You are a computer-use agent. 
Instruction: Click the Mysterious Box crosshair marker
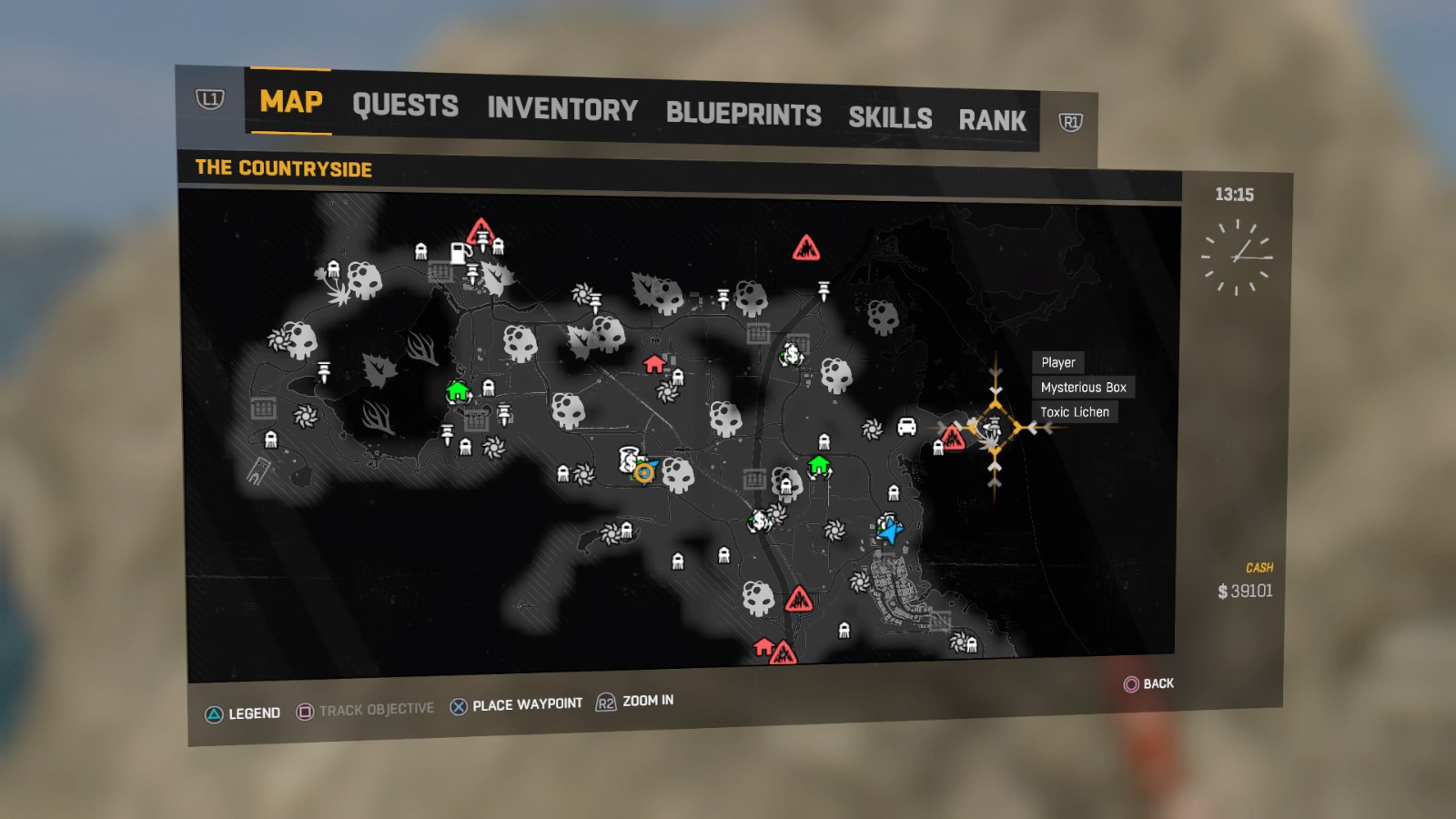995,425
